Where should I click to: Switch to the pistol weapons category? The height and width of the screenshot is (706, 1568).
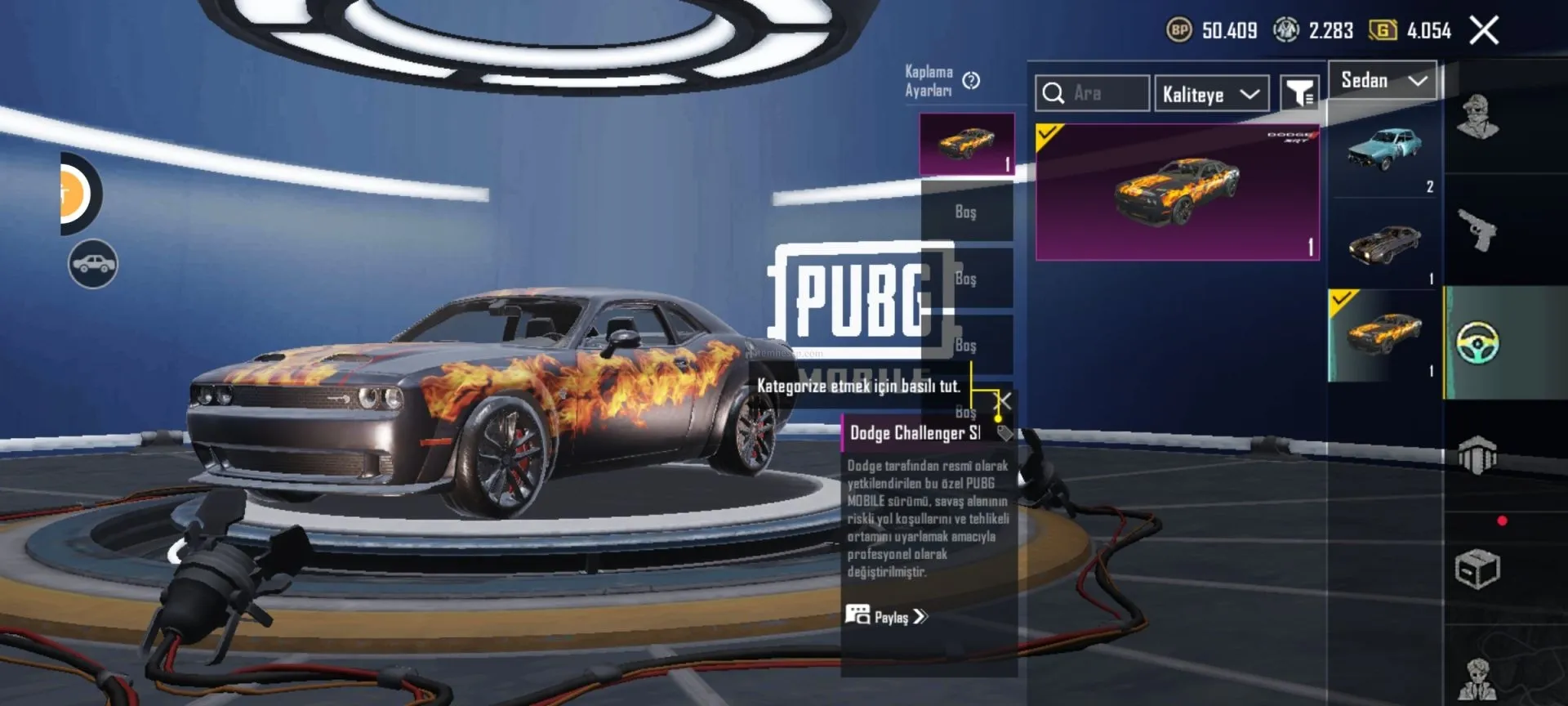click(1477, 230)
